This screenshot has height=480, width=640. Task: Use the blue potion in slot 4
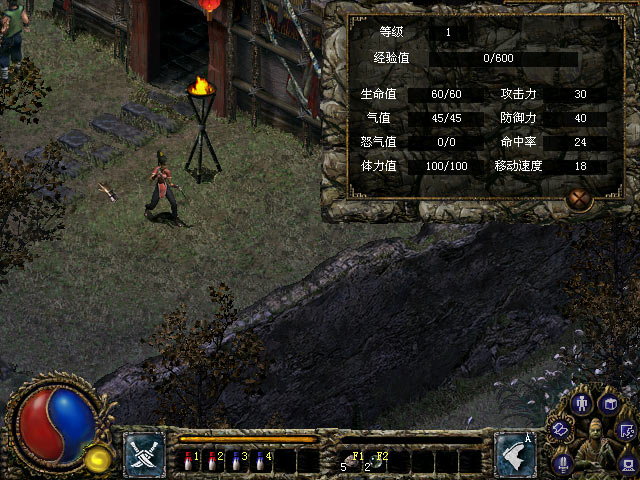coord(260,461)
